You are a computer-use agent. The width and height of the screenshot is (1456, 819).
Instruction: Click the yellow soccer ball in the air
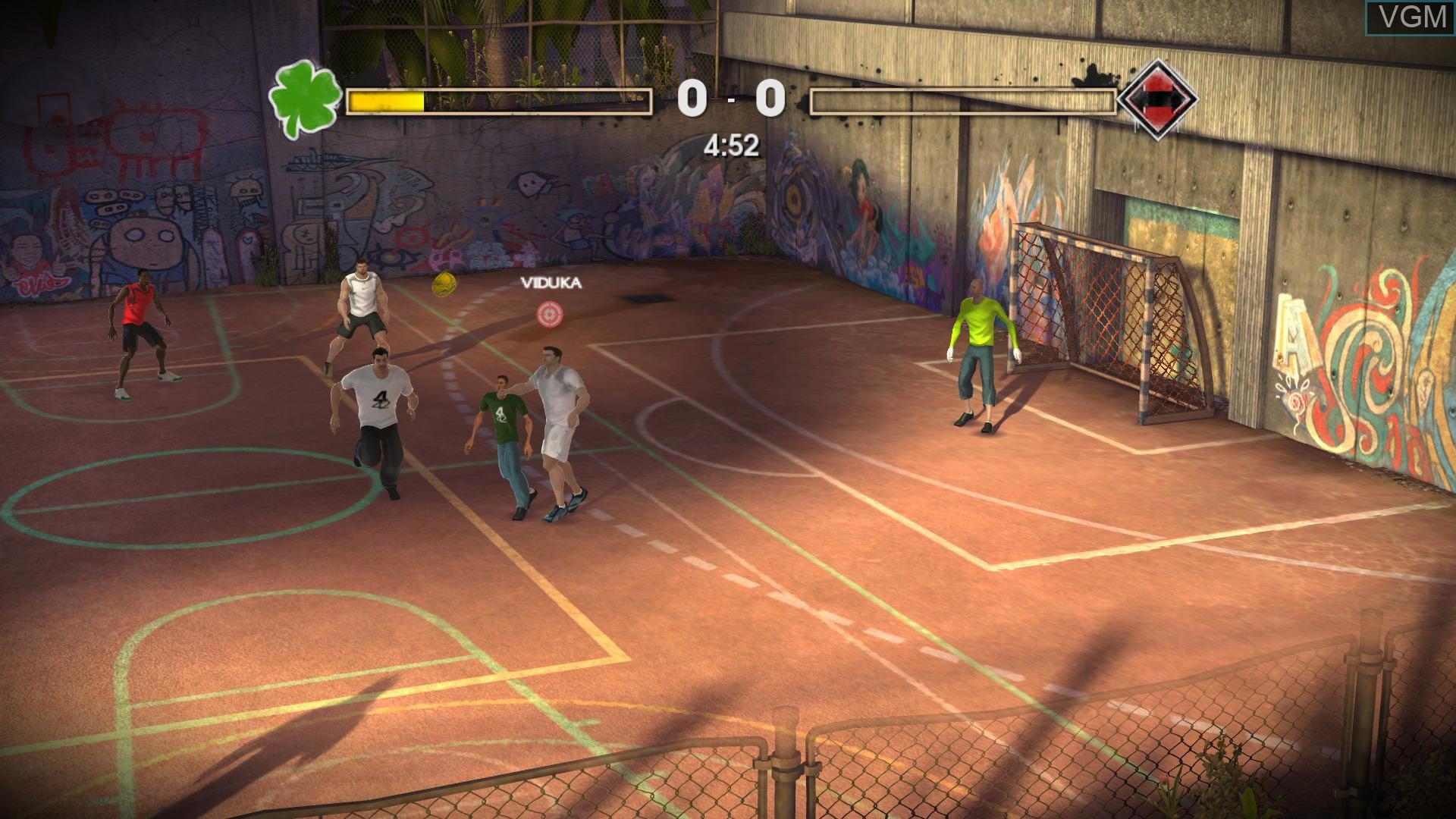pyautogui.click(x=443, y=285)
